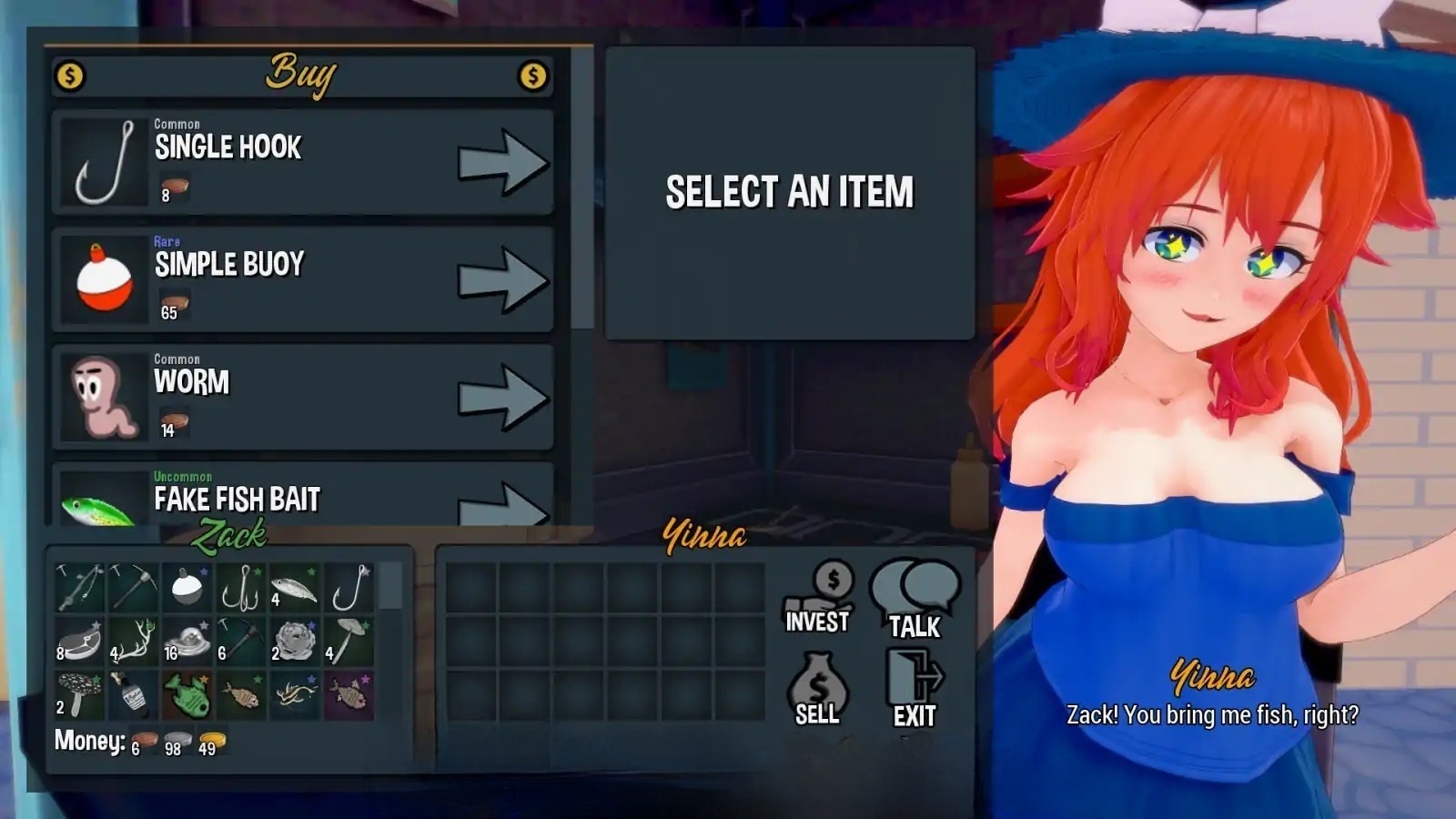The width and height of the screenshot is (1456, 819).
Task: Select the fish in the purple slot
Action: (348, 695)
